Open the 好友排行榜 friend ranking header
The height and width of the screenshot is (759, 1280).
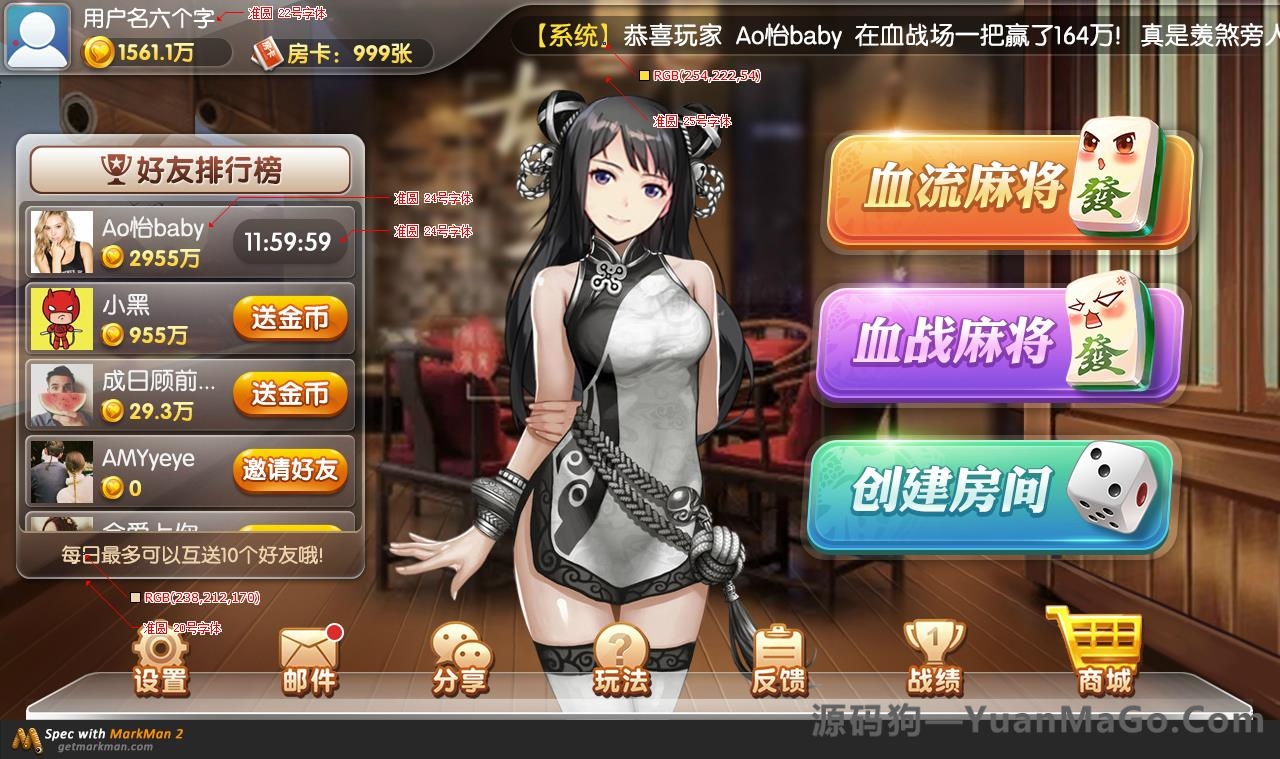190,168
